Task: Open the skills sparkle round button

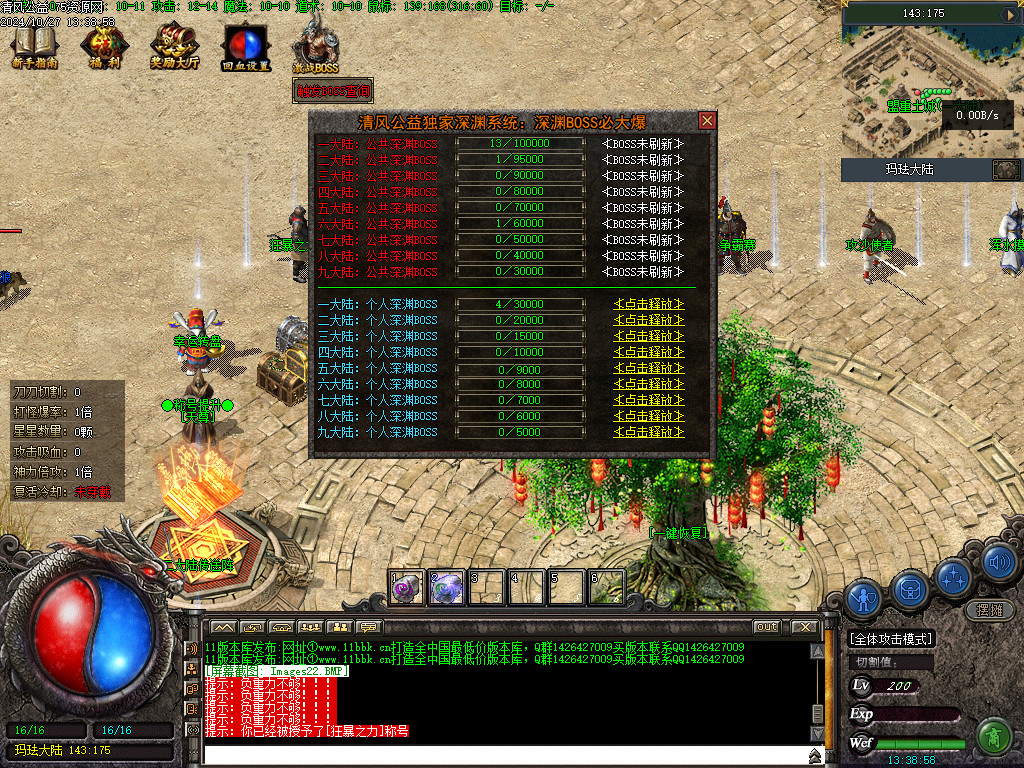Action: (954, 577)
